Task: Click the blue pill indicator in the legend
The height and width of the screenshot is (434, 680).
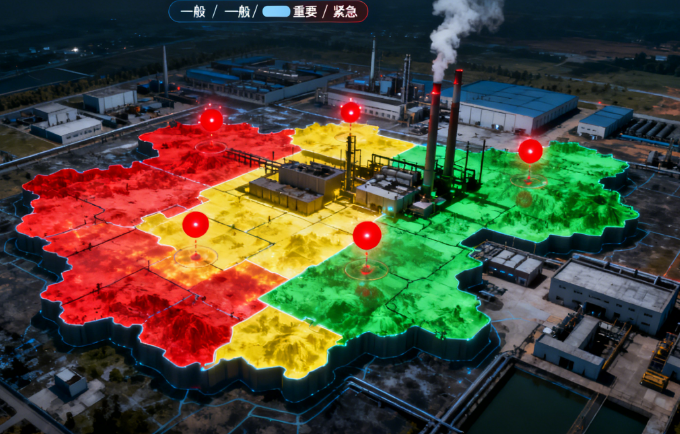Action: click(276, 12)
